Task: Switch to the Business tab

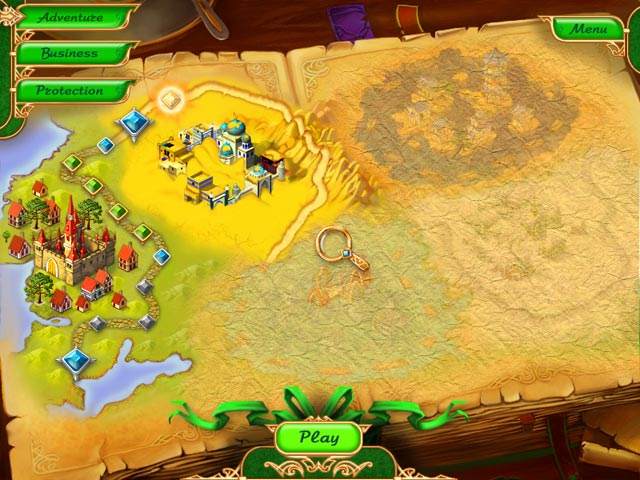Action: (69, 53)
